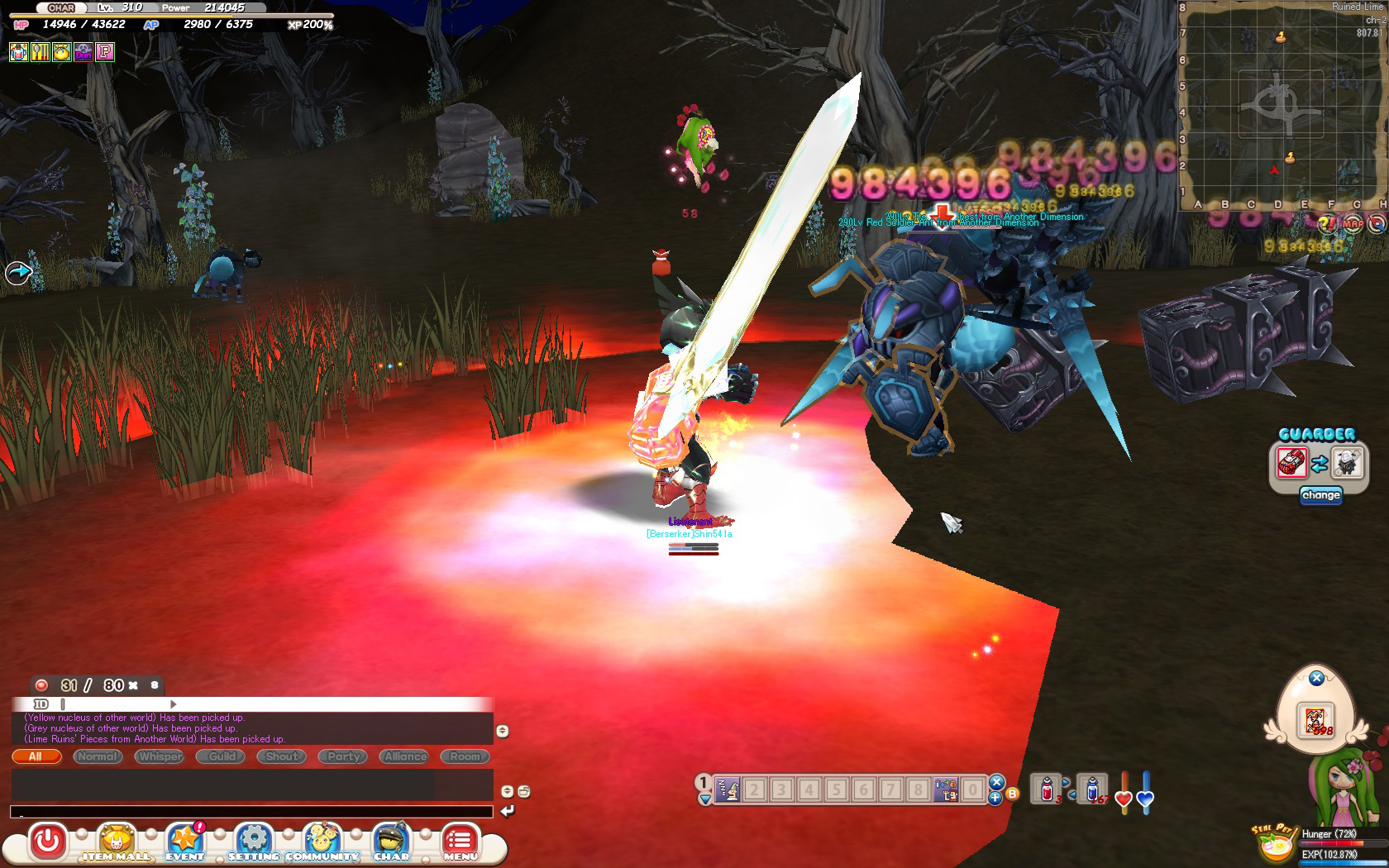Click the Change guarder button

pyautogui.click(x=1320, y=495)
